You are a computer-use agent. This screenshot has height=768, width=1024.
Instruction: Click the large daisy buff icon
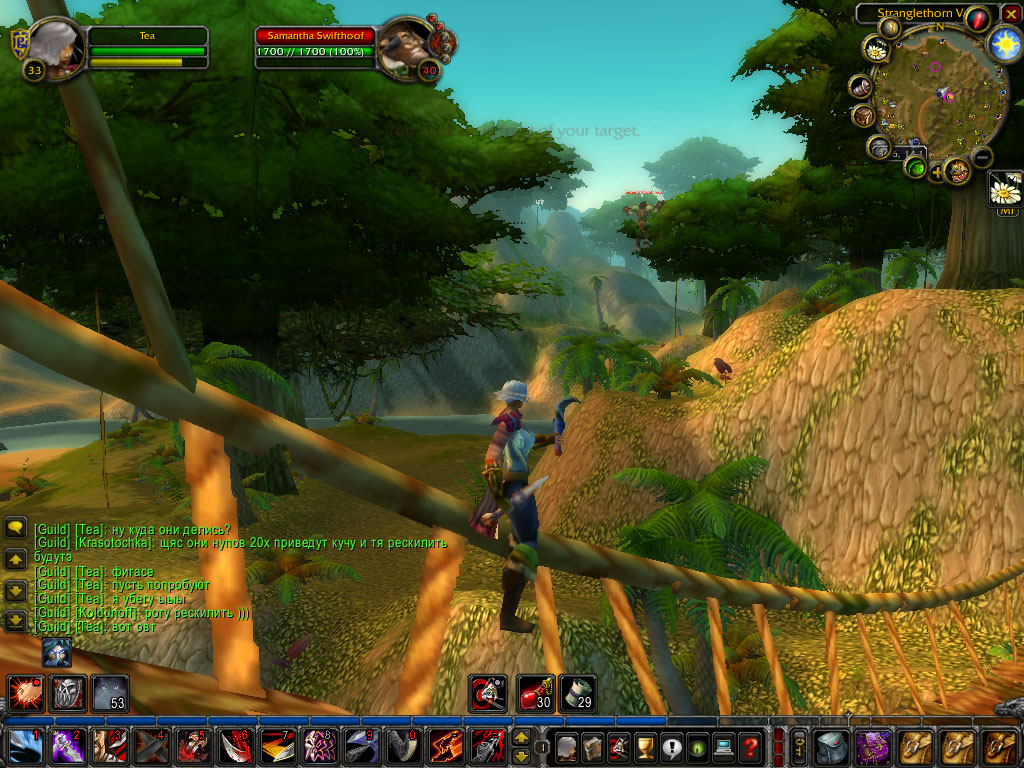click(x=1004, y=188)
